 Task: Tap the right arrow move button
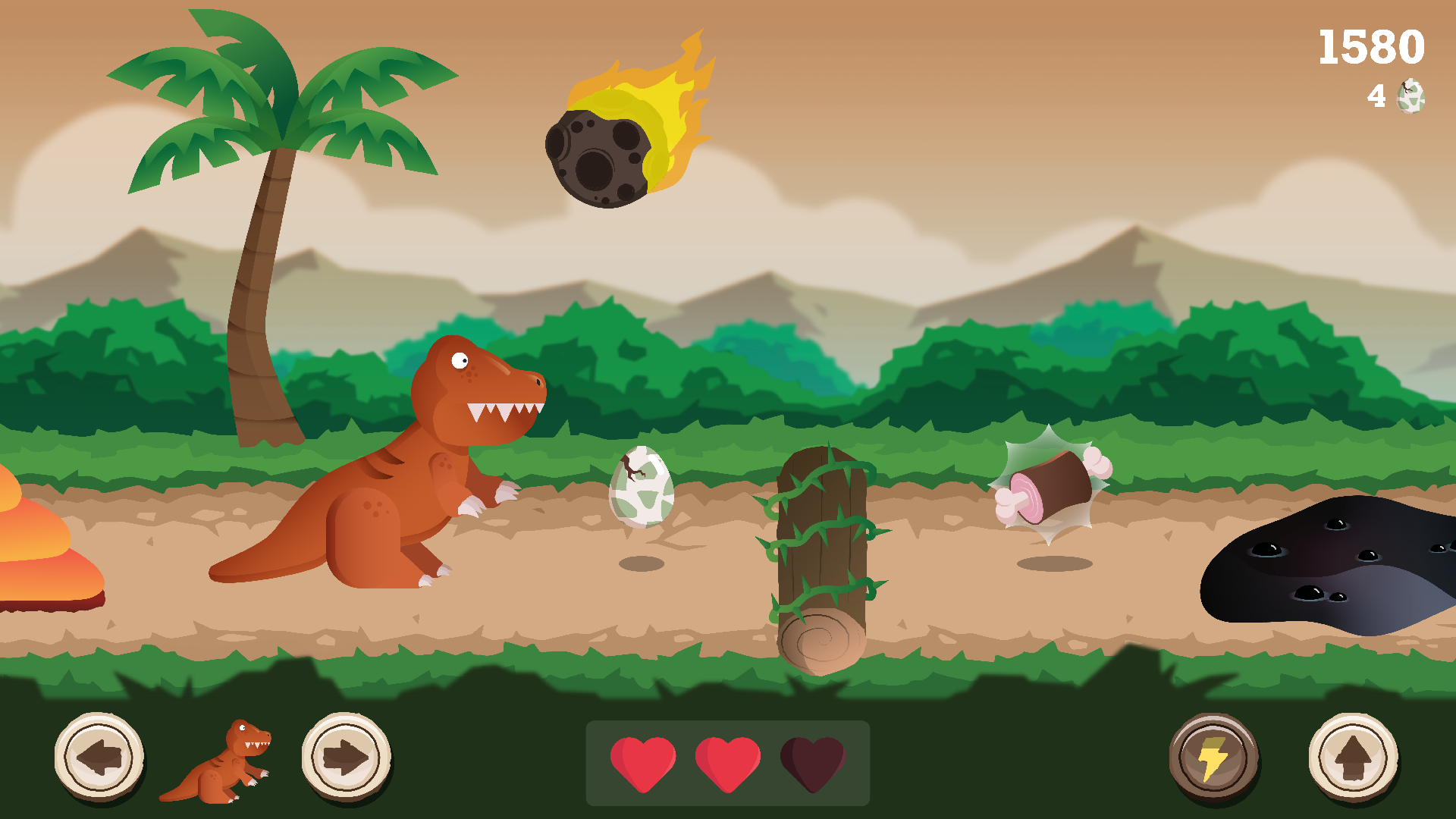click(347, 757)
